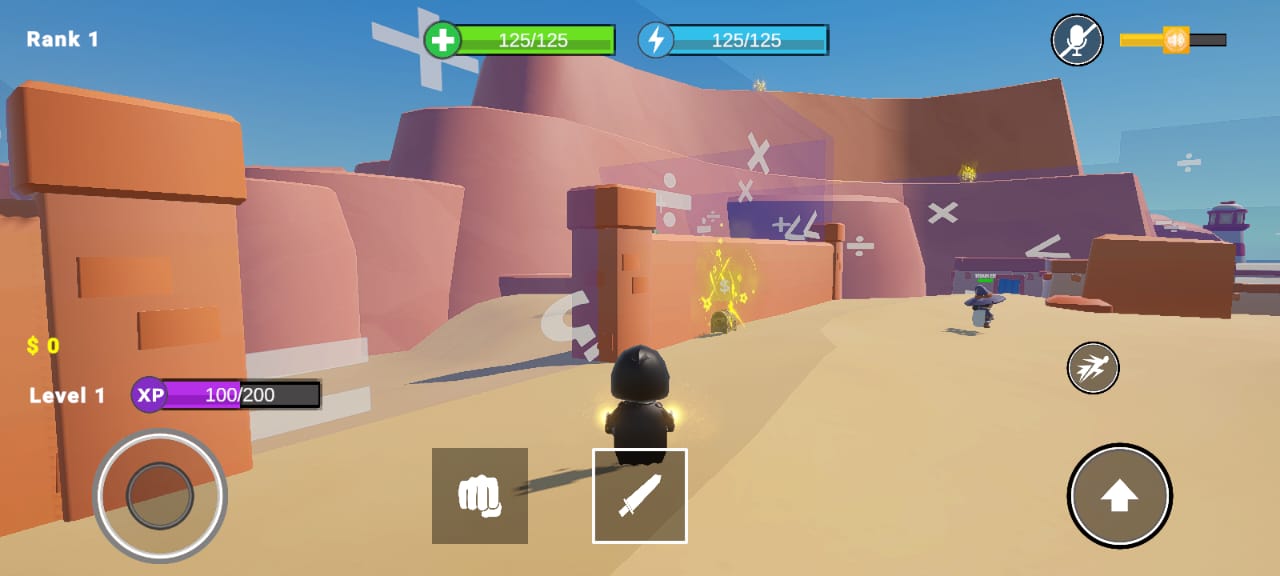Adjust the orange volume slider
This screenshot has height=576, width=1280.
pyautogui.click(x=1176, y=40)
